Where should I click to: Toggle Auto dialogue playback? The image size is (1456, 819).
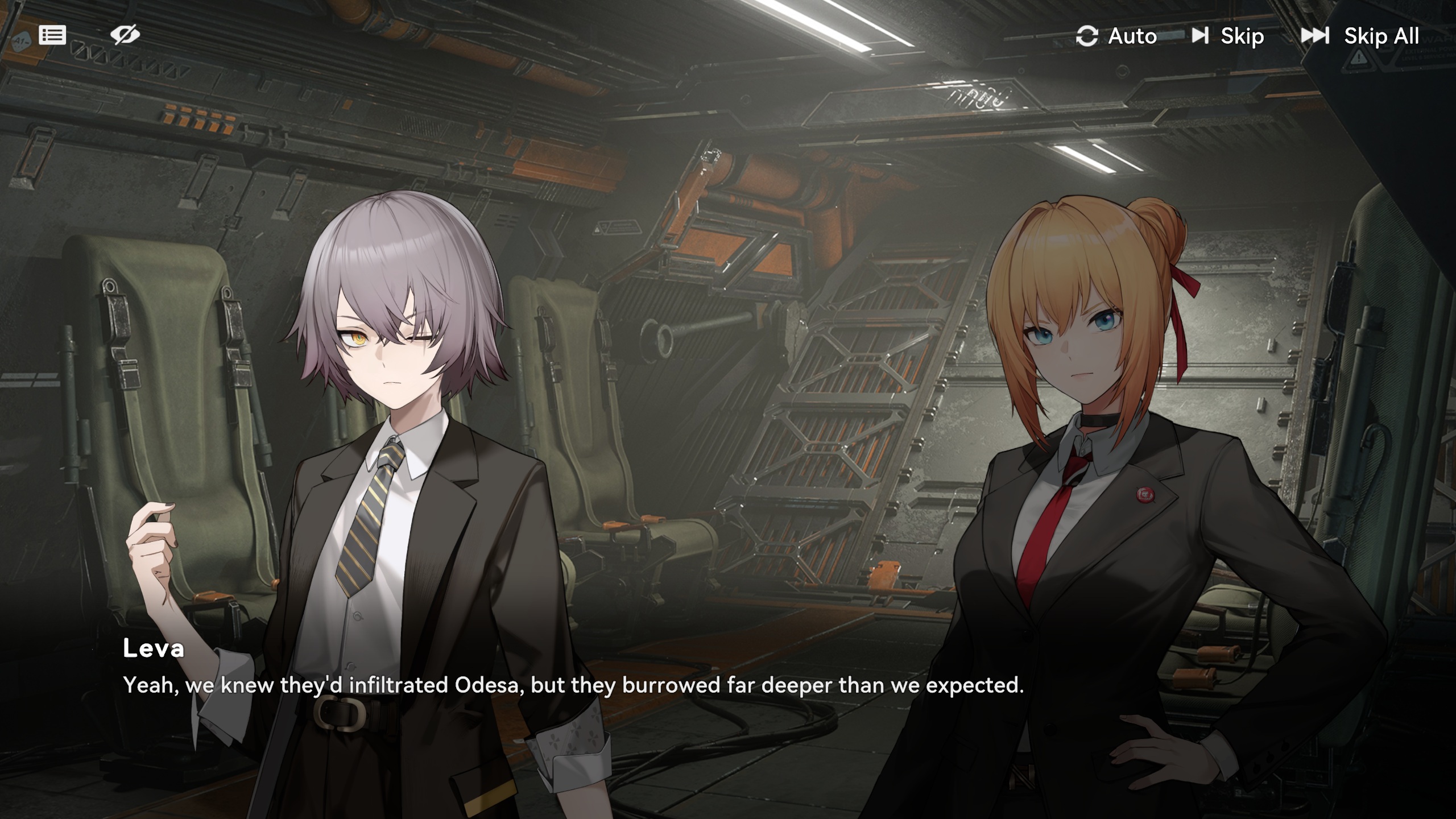[x=1116, y=36]
